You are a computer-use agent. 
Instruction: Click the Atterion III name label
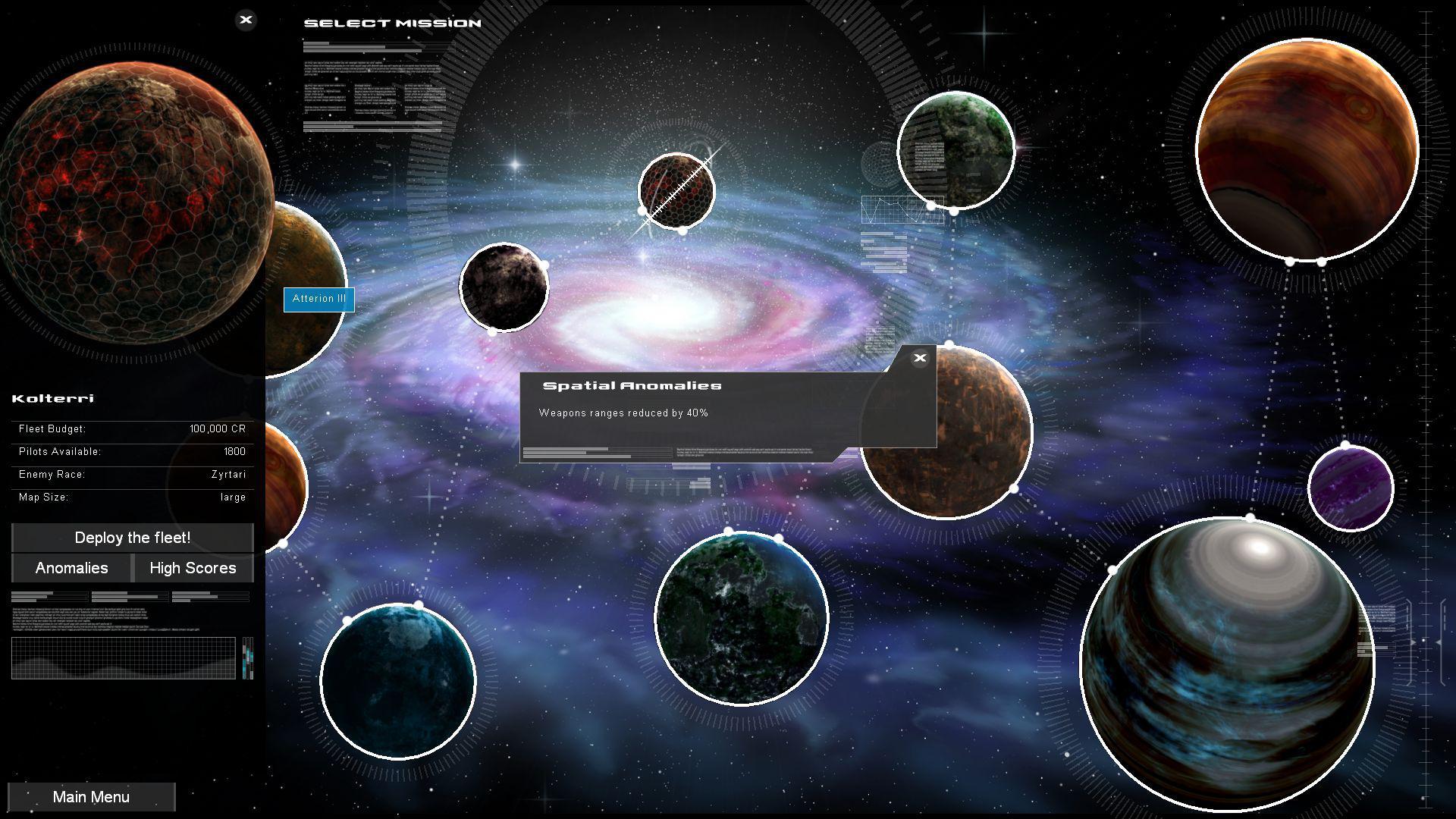coord(318,299)
